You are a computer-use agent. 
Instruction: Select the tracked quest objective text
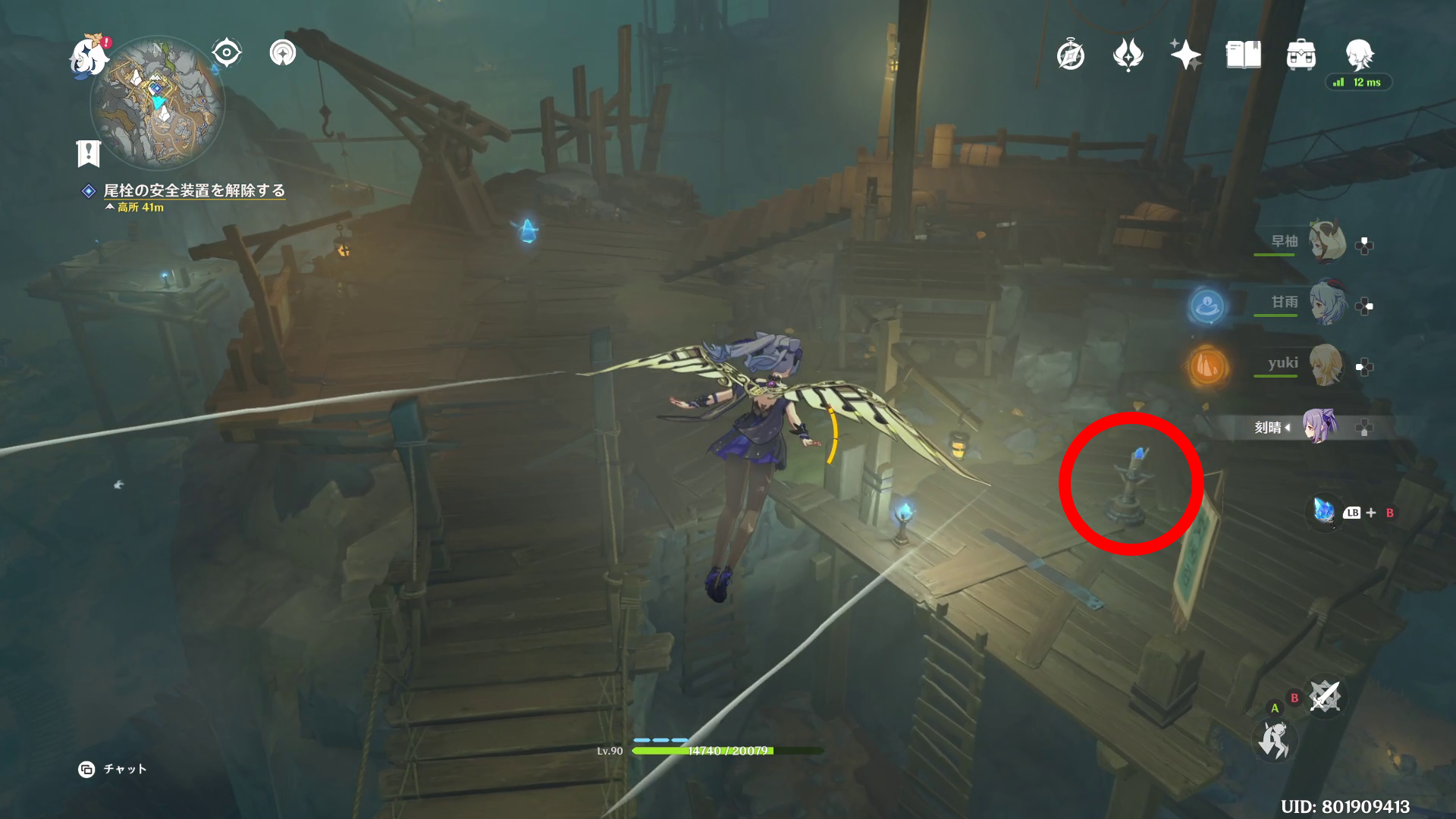(194, 190)
